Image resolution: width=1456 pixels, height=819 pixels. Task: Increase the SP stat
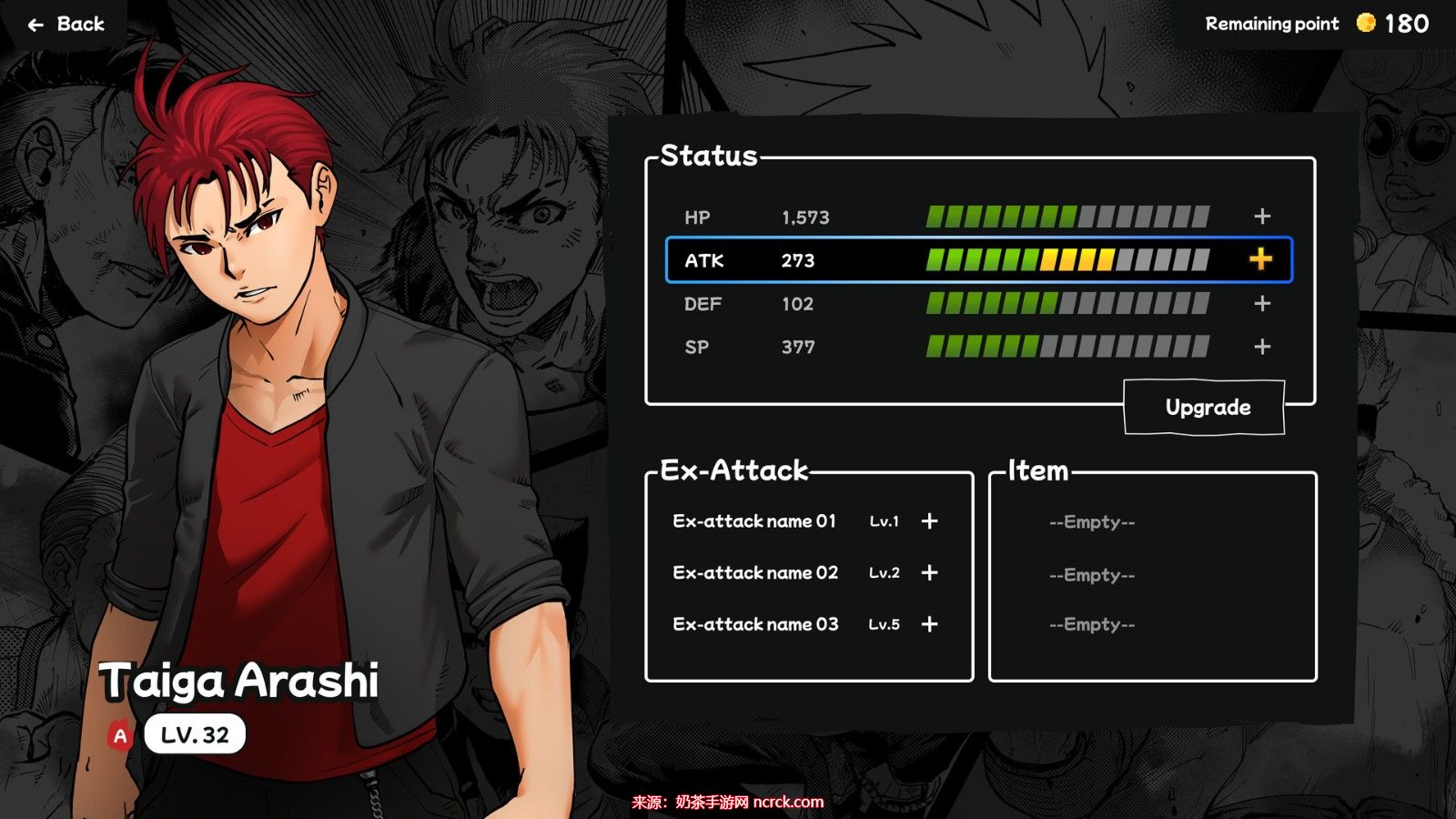coord(1261,347)
